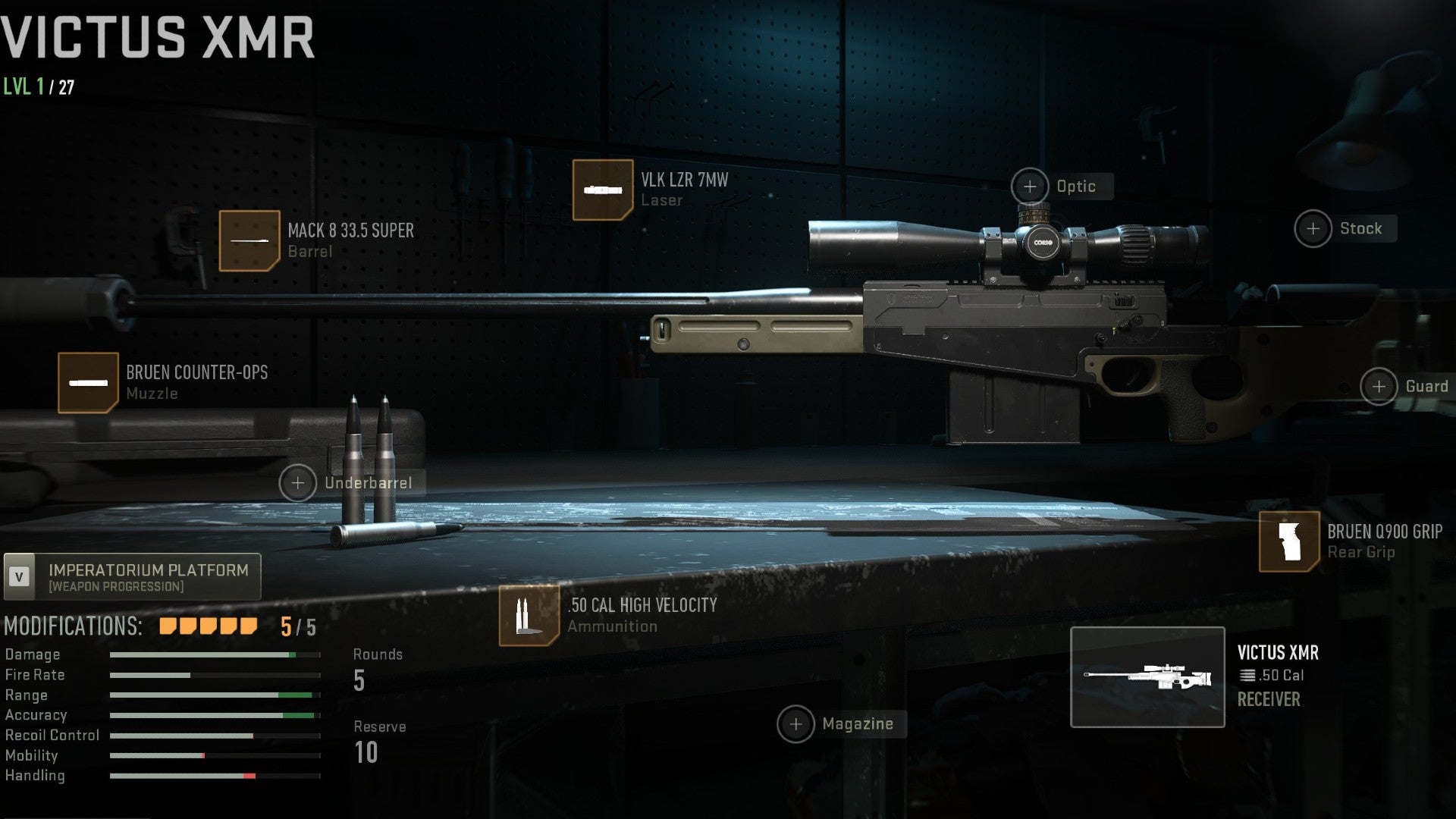Open the .50 Cal High Velocity ammunition slot
1456x819 pixels.
click(x=529, y=616)
